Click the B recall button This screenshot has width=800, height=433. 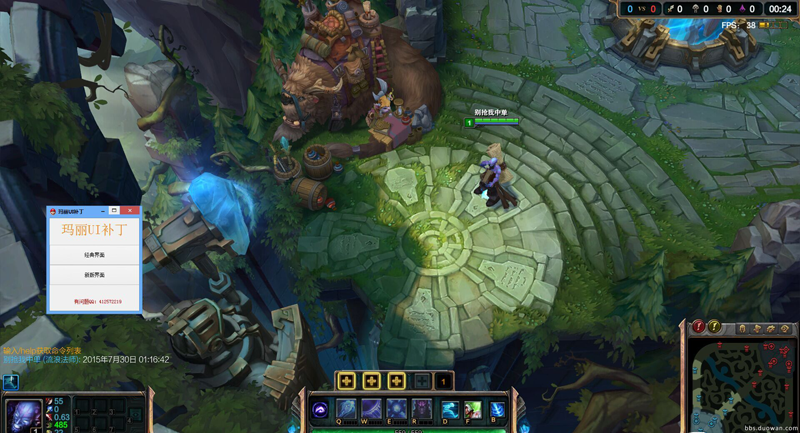click(497, 408)
